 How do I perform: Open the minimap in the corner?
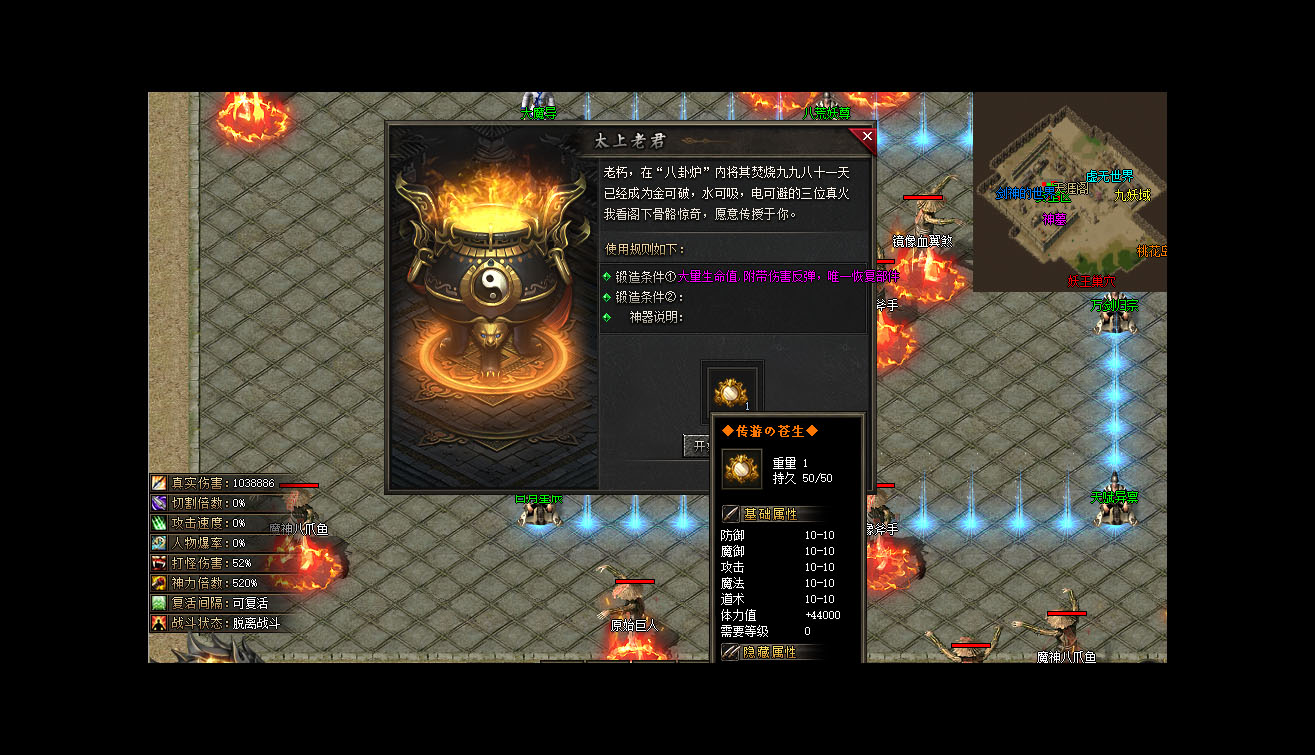point(1069,191)
